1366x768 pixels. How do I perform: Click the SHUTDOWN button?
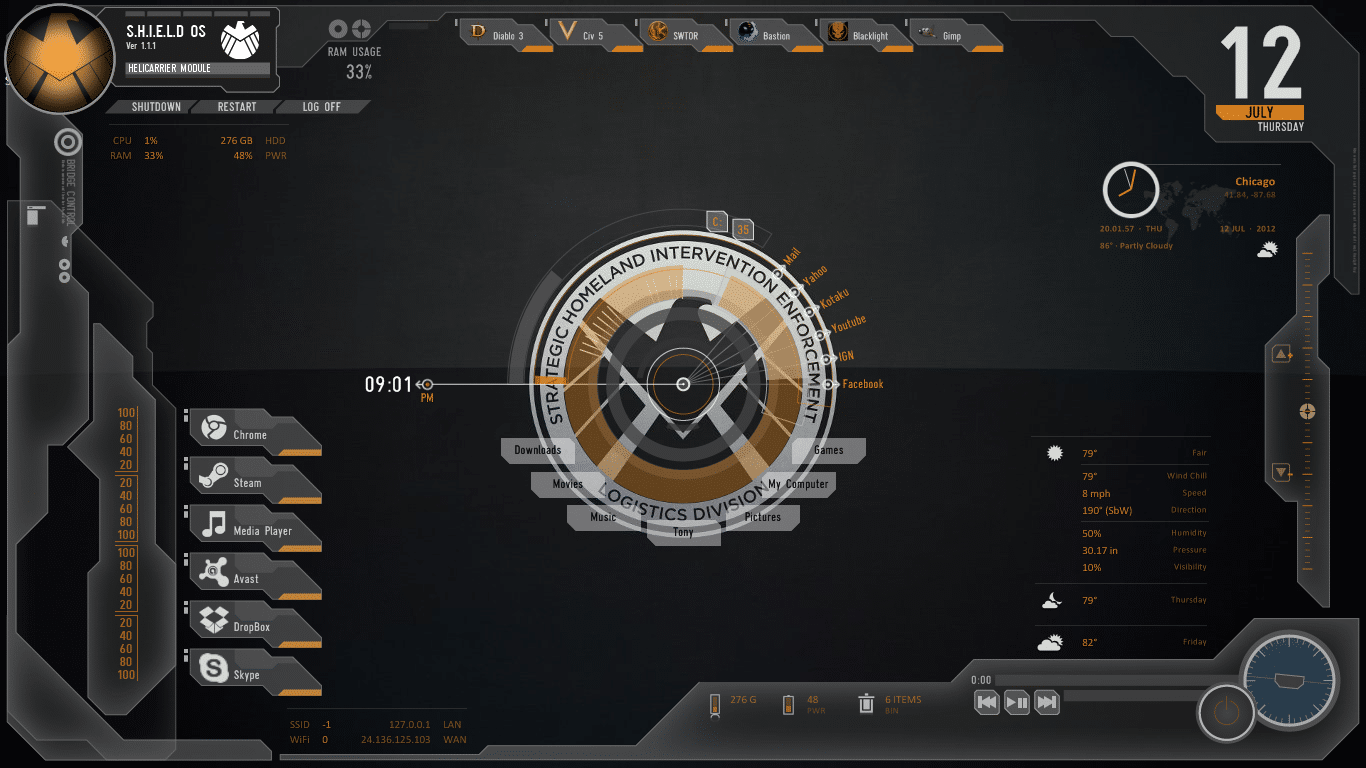[x=155, y=107]
